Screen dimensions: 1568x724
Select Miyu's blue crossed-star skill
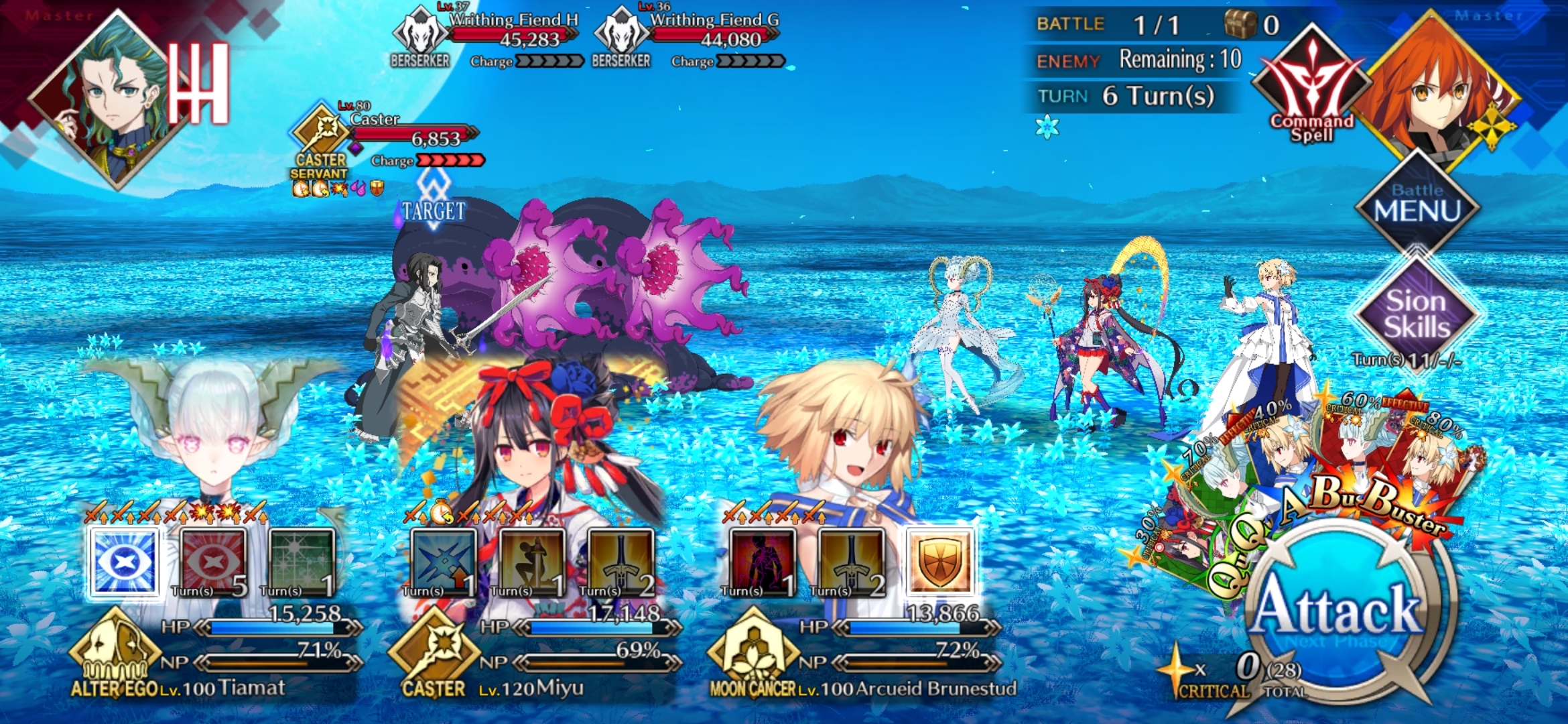(444, 562)
